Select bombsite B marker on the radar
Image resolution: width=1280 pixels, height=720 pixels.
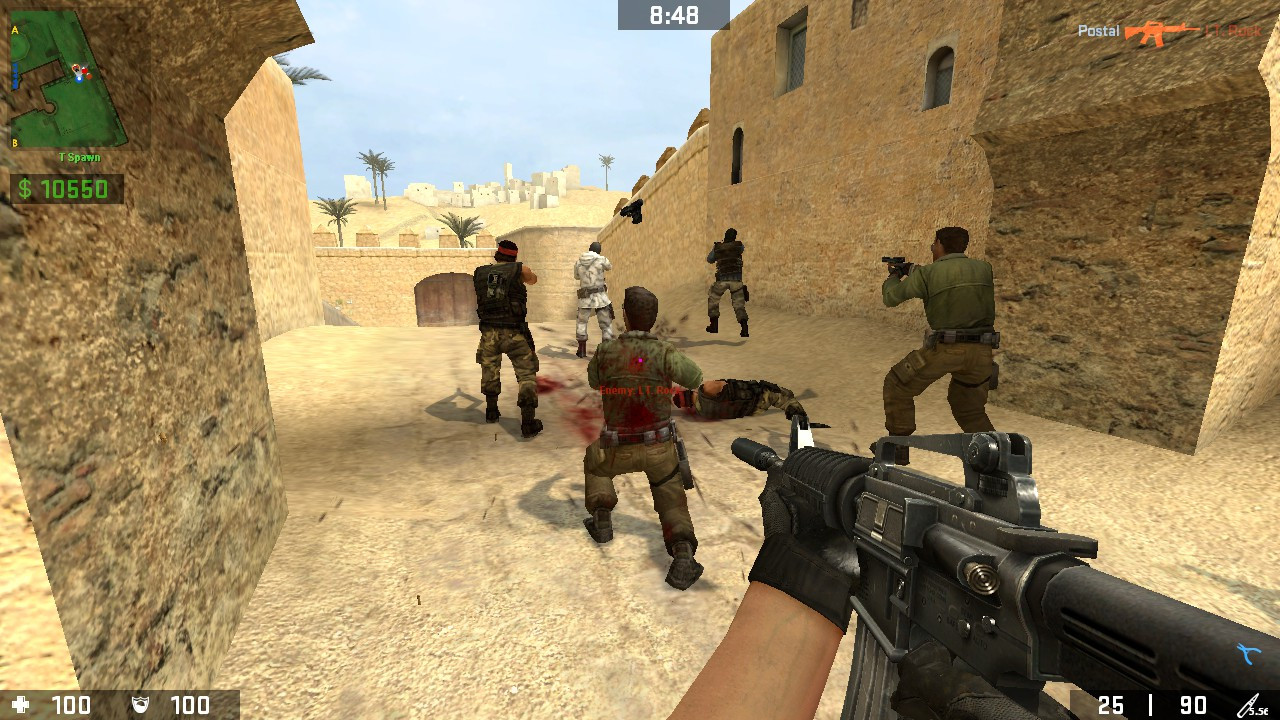point(14,143)
